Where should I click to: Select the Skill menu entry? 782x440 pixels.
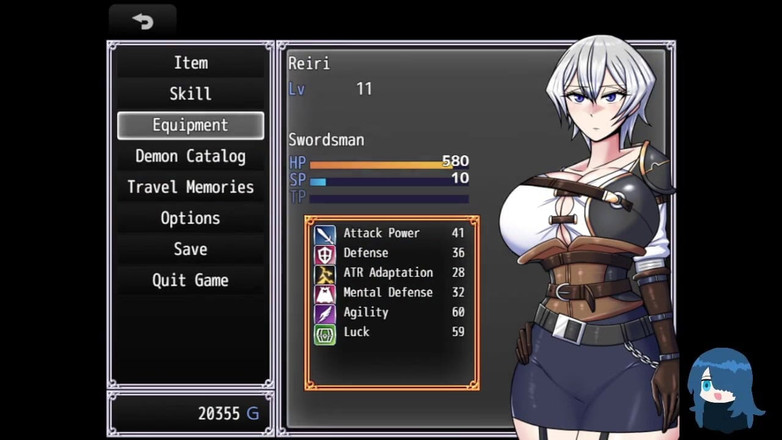tap(190, 94)
